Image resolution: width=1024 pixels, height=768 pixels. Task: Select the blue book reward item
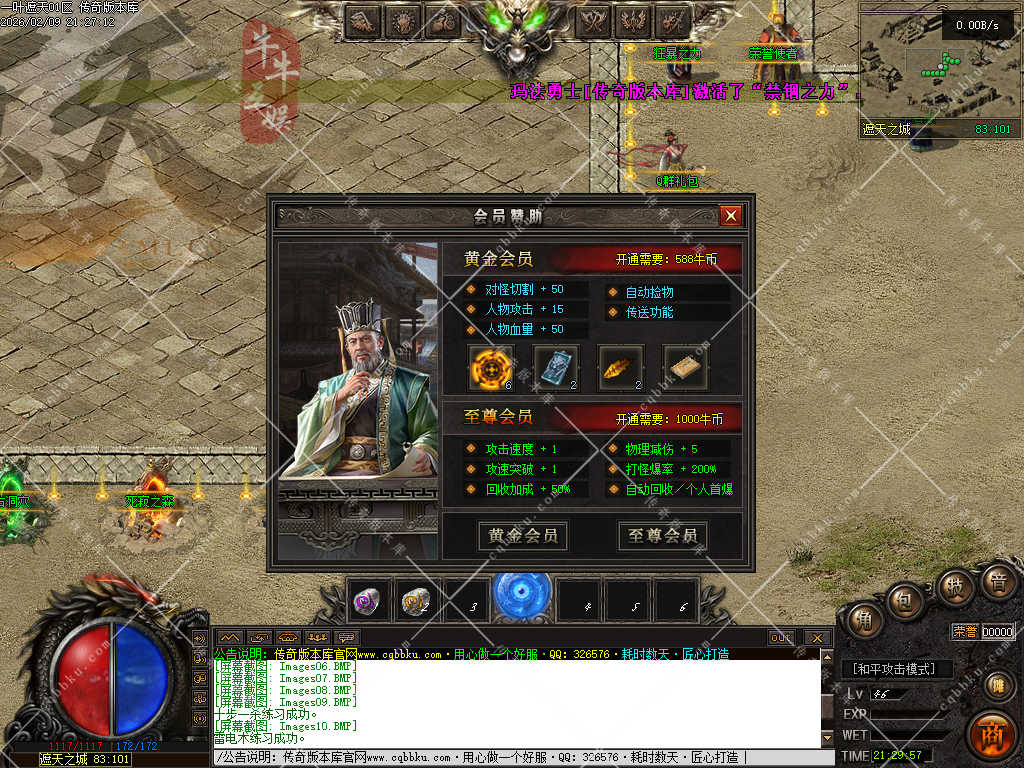556,367
